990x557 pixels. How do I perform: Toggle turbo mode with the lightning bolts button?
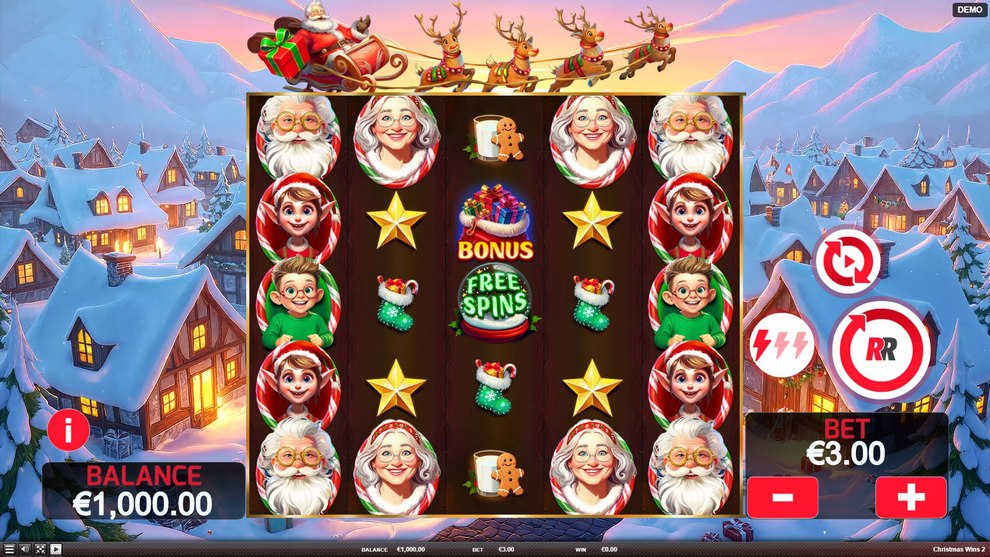(x=782, y=345)
